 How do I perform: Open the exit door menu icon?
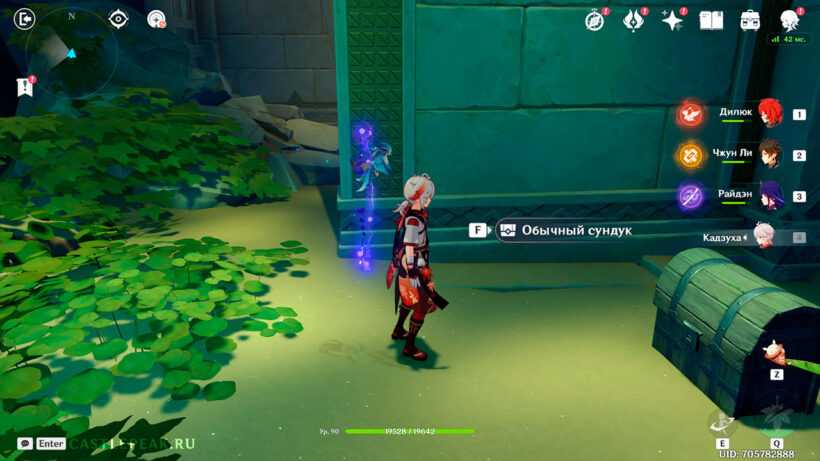(x=26, y=18)
